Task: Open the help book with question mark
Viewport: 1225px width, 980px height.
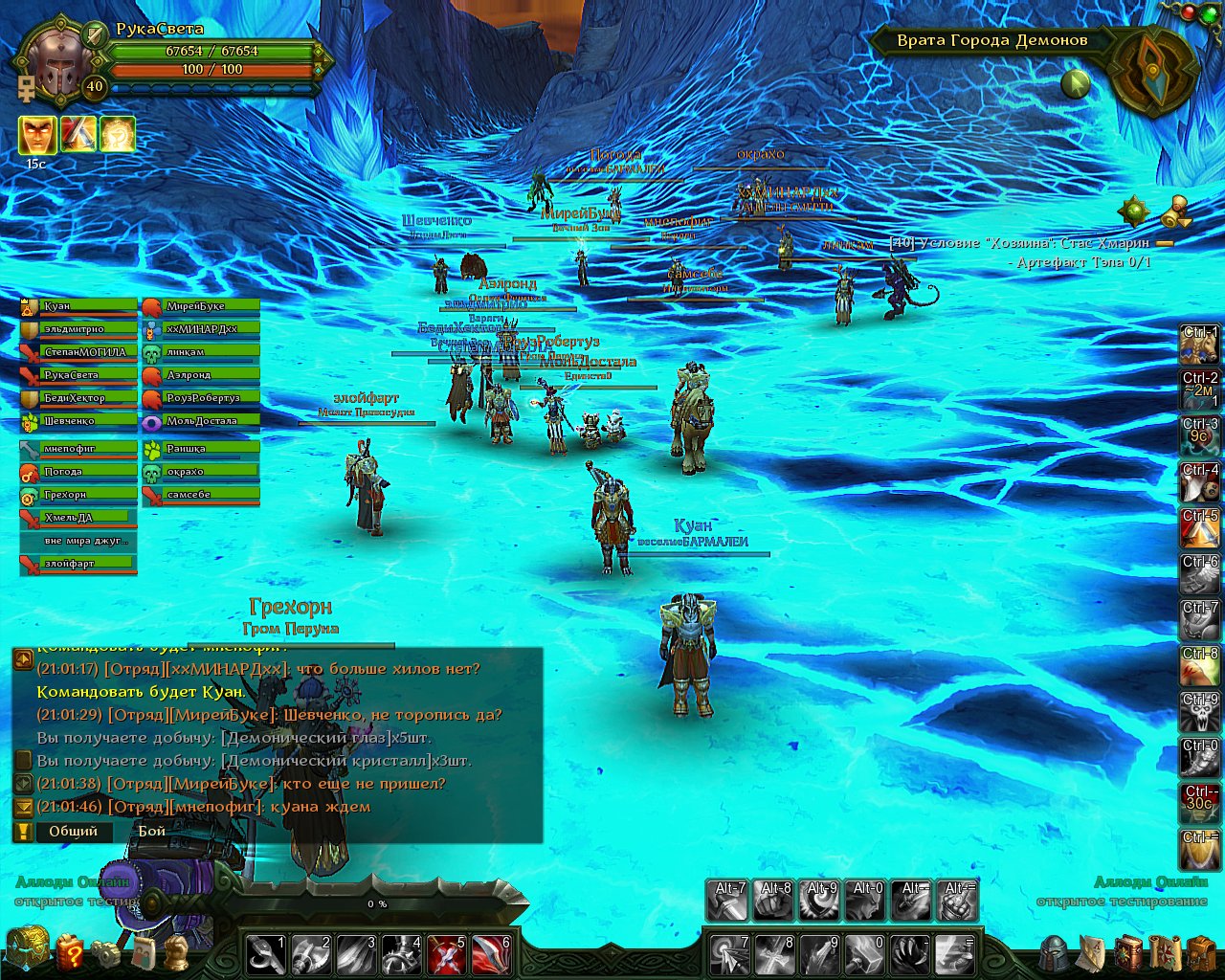Action: [71, 951]
